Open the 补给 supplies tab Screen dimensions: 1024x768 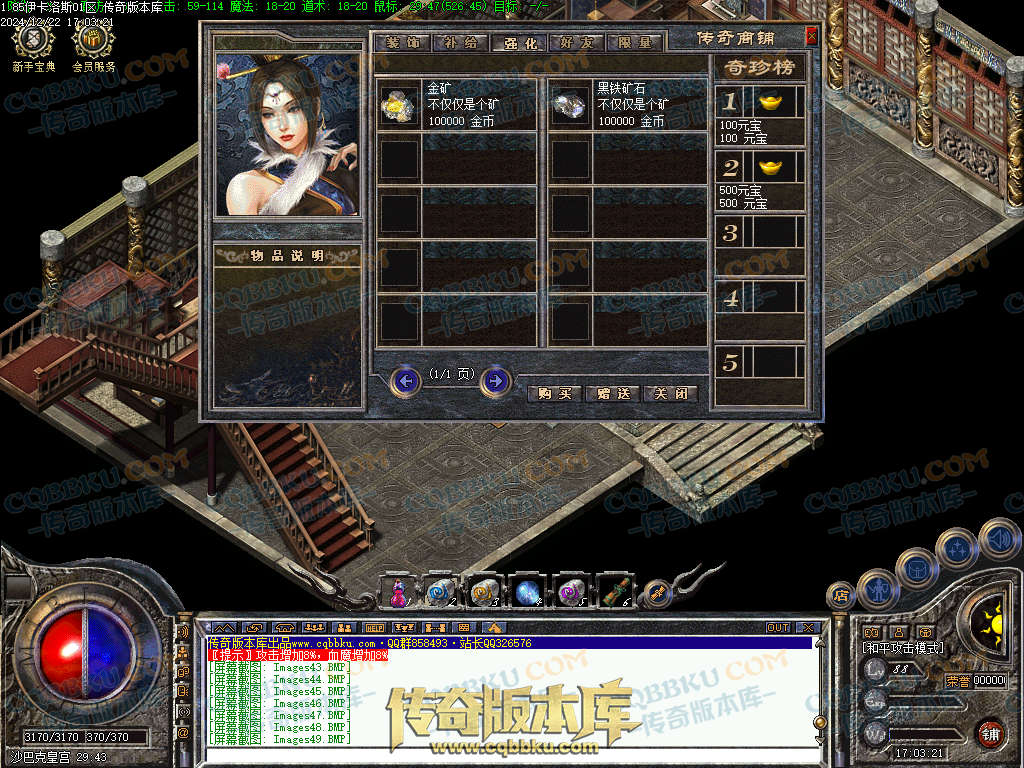click(458, 43)
